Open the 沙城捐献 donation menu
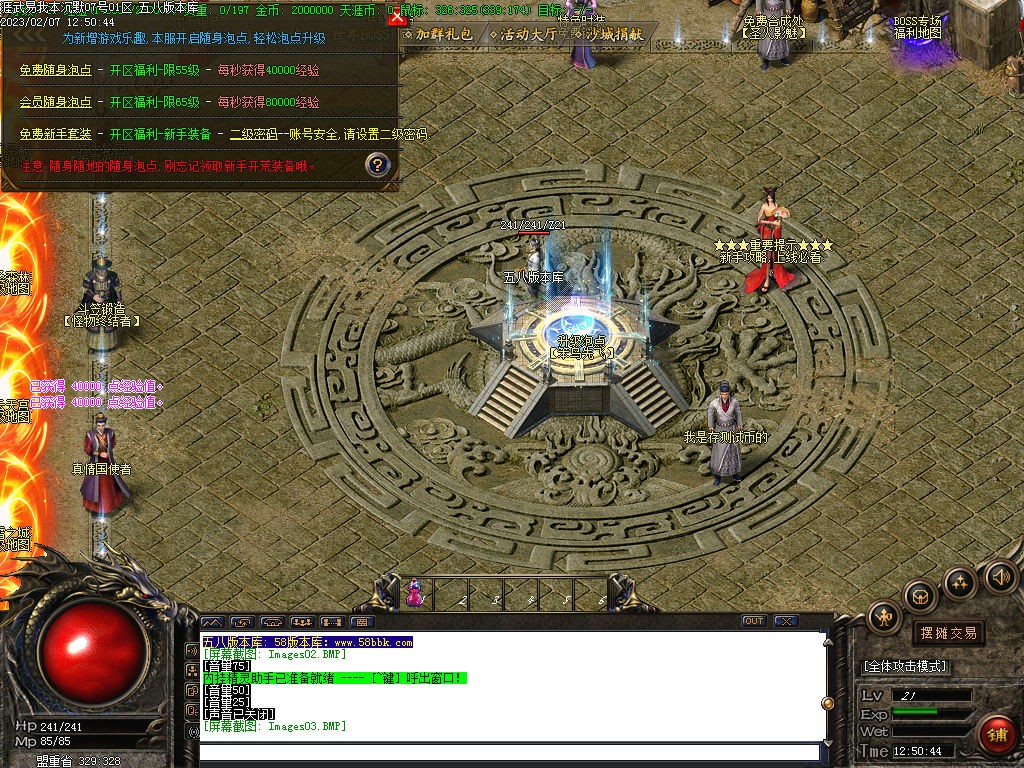The height and width of the screenshot is (768, 1024). [613, 34]
